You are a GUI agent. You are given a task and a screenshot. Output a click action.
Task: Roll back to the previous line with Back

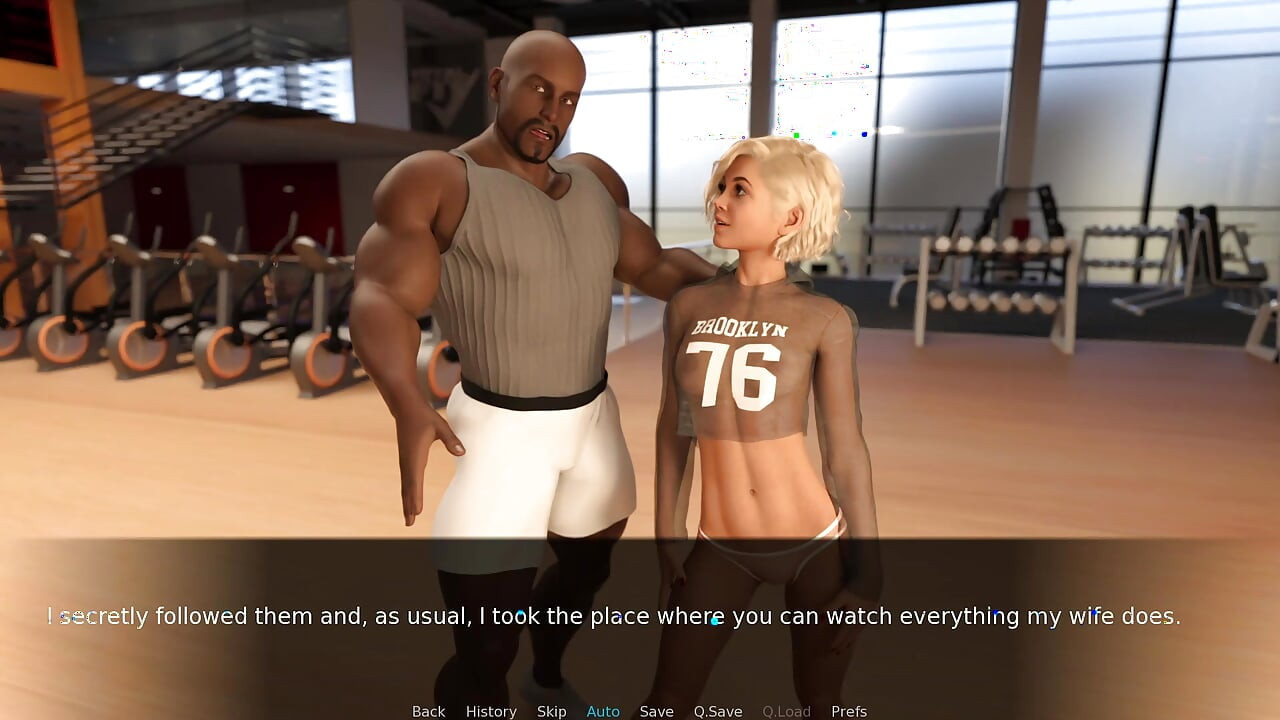(428, 711)
